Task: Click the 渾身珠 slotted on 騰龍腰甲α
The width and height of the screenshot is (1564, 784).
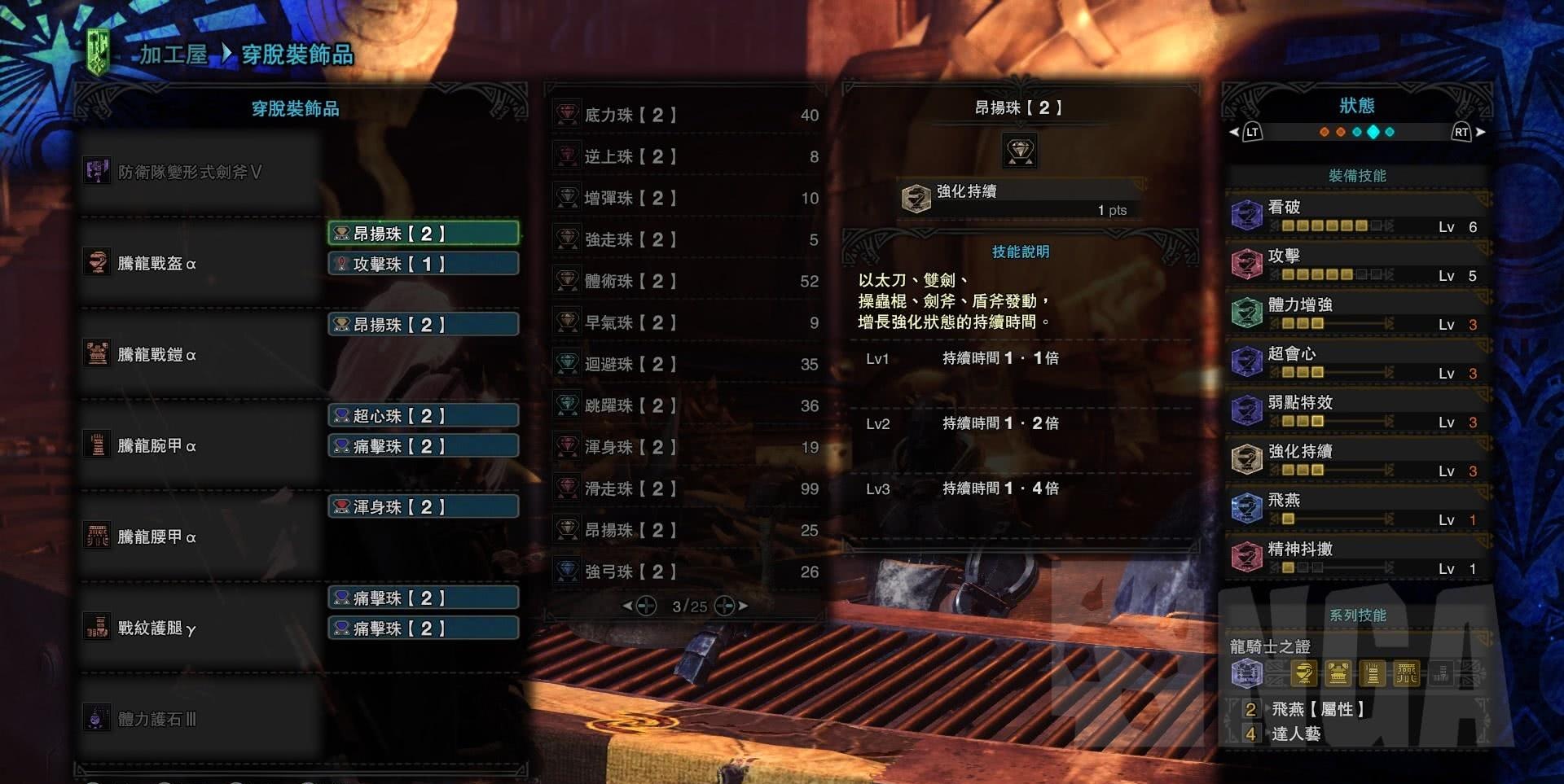Action: coord(423,506)
